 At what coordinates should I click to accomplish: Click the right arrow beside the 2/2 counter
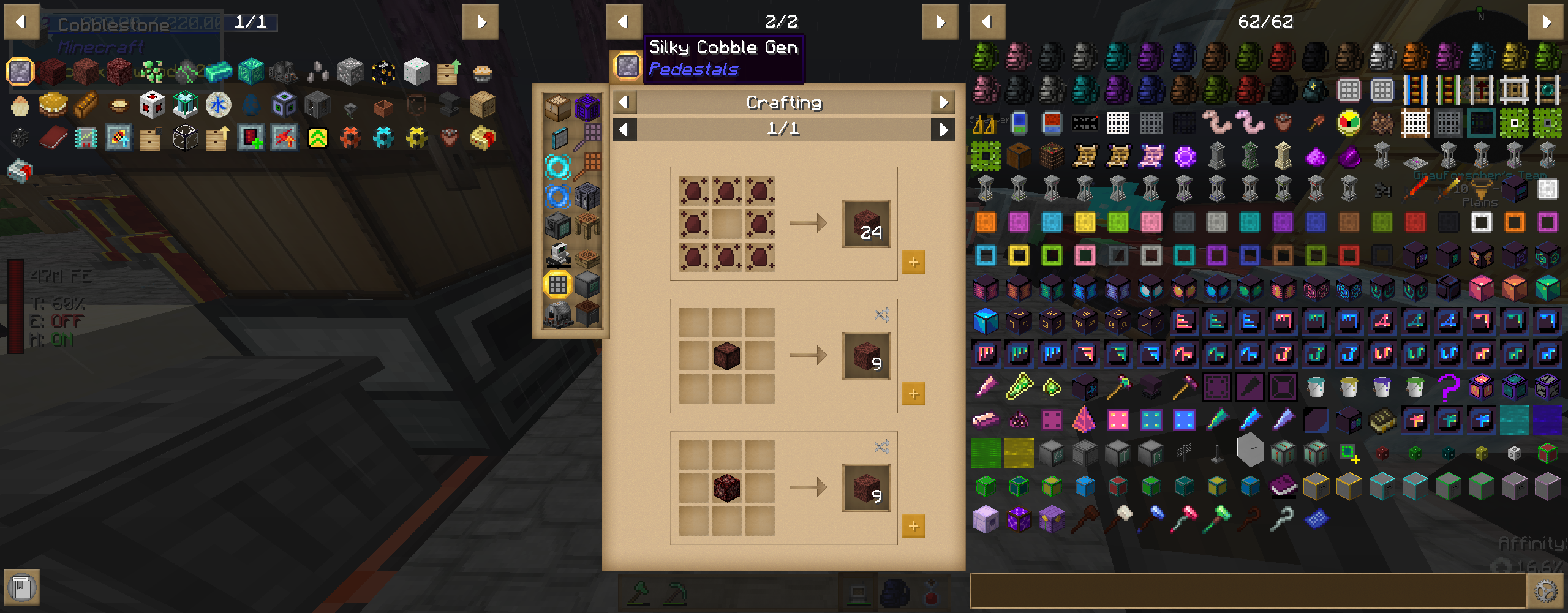point(939,20)
